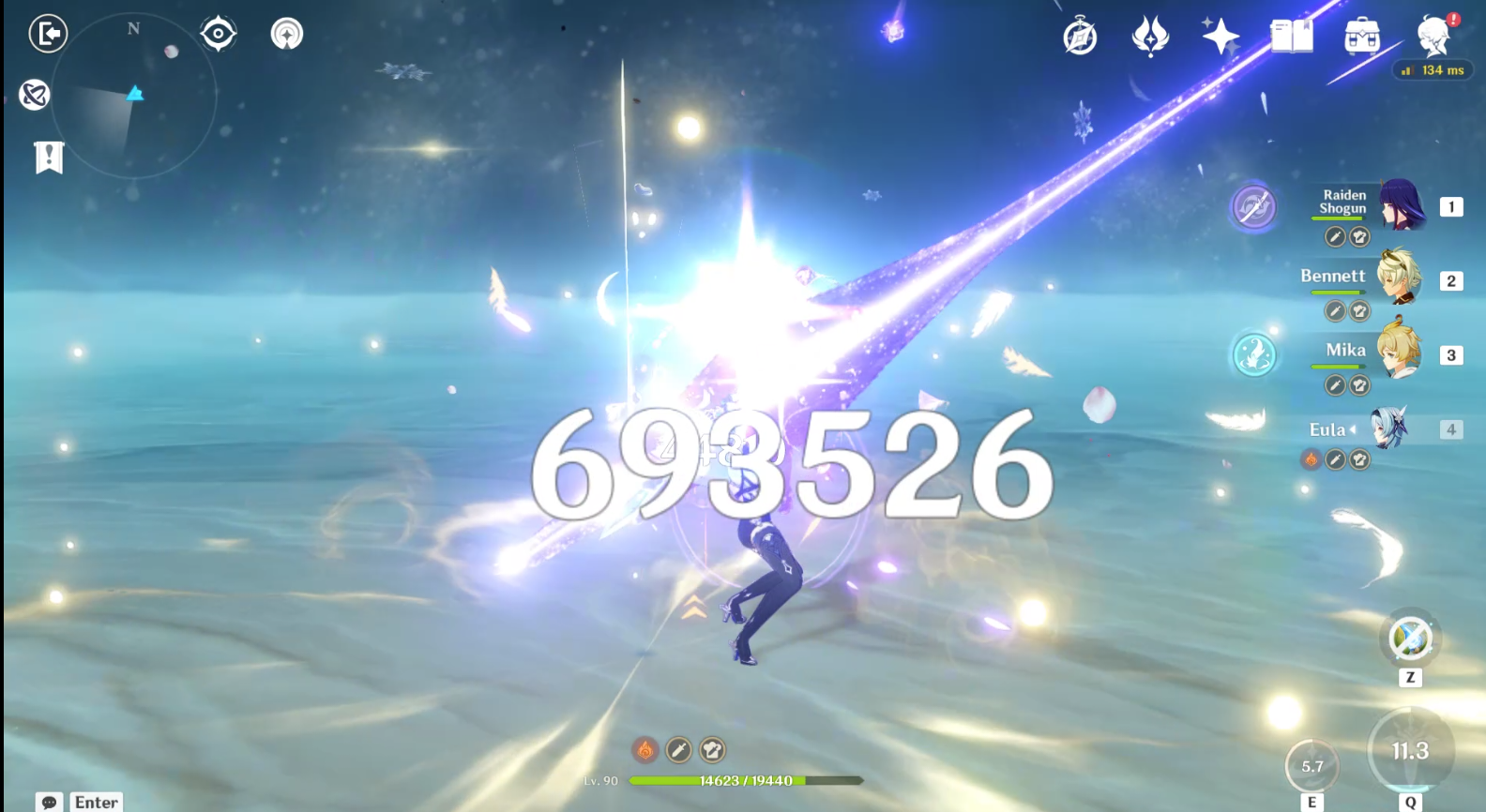Expand Eula's status details arrow

coord(1353,429)
